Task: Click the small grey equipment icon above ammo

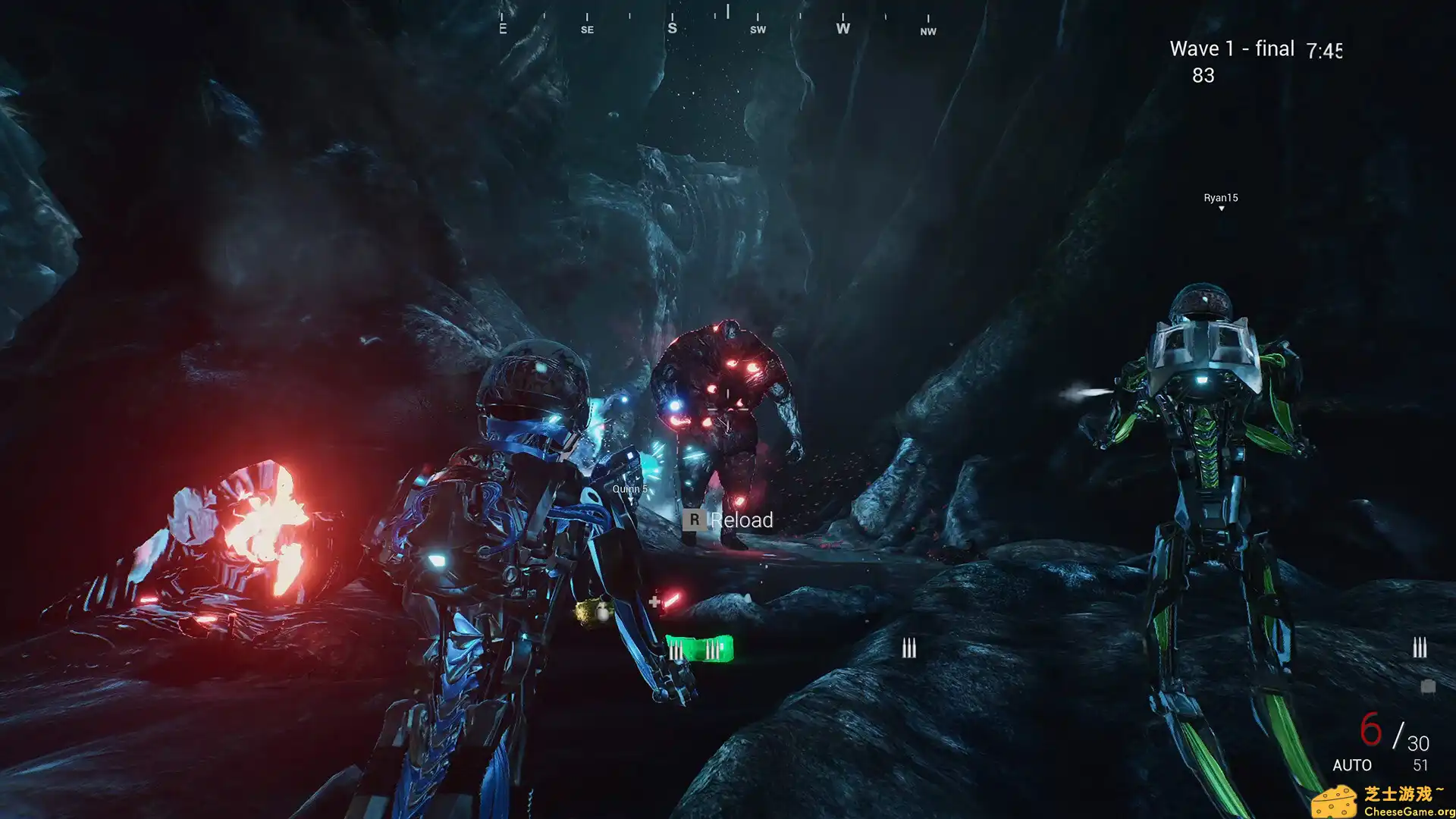Action: point(1427,686)
